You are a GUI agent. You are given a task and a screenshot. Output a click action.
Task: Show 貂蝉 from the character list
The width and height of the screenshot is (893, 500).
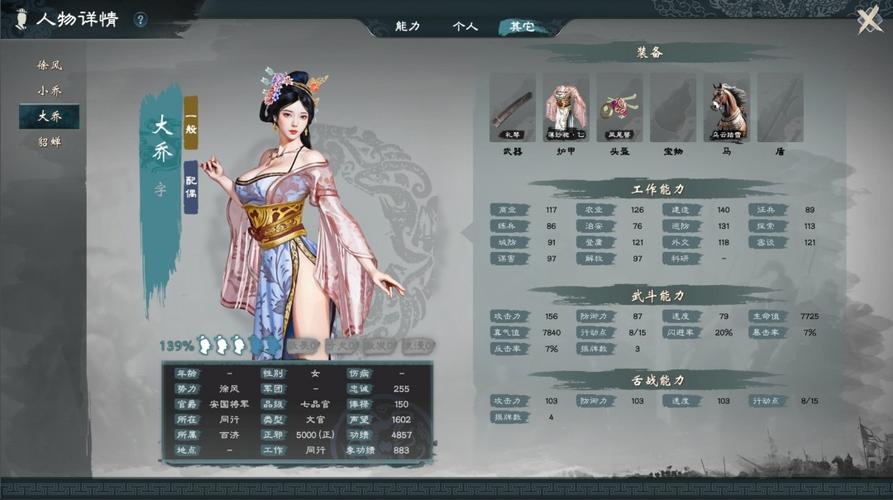pyautogui.click(x=49, y=142)
